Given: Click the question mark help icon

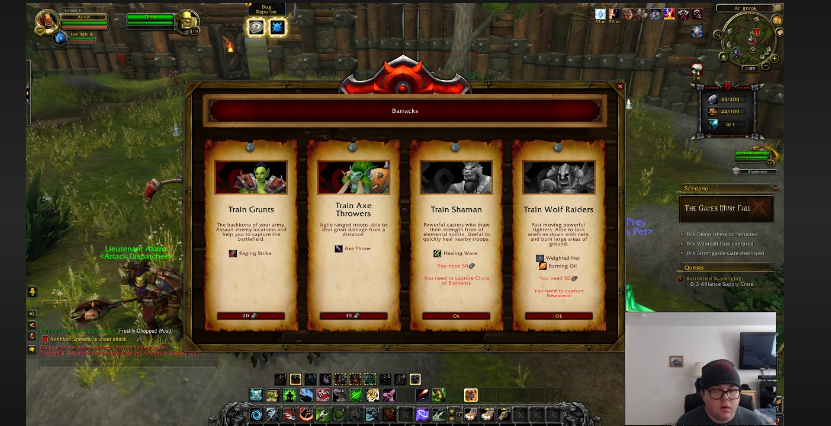Looking at the screenshot, I should 256,27.
